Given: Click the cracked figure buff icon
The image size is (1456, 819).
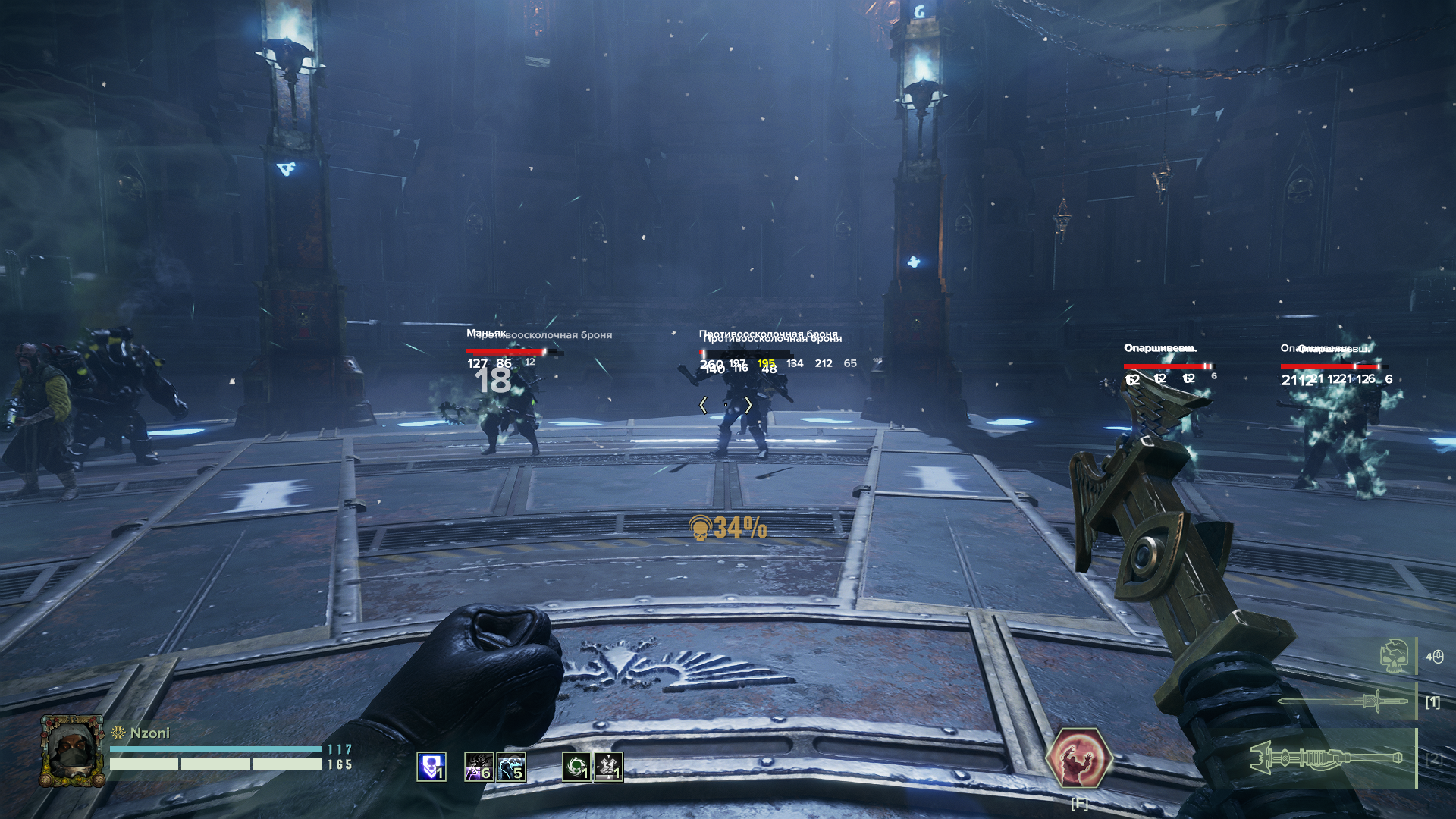Looking at the screenshot, I should [x=608, y=767].
